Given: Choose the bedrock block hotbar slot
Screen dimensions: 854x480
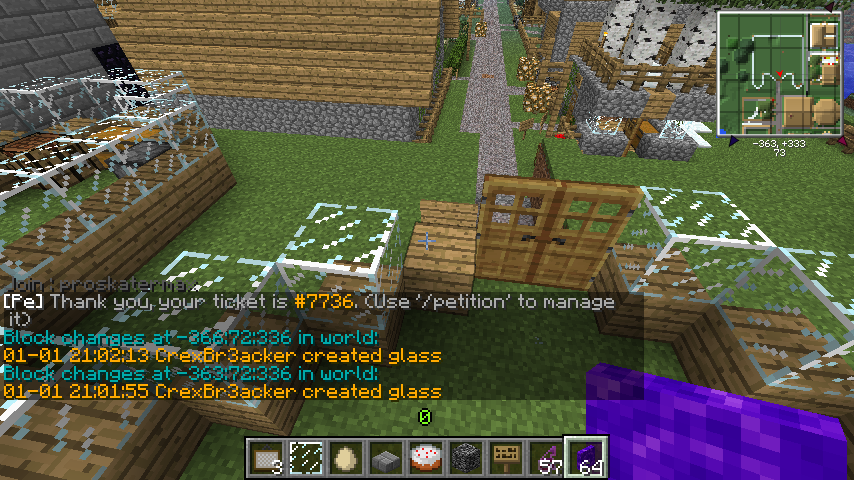Looking at the screenshot, I should point(466,459).
